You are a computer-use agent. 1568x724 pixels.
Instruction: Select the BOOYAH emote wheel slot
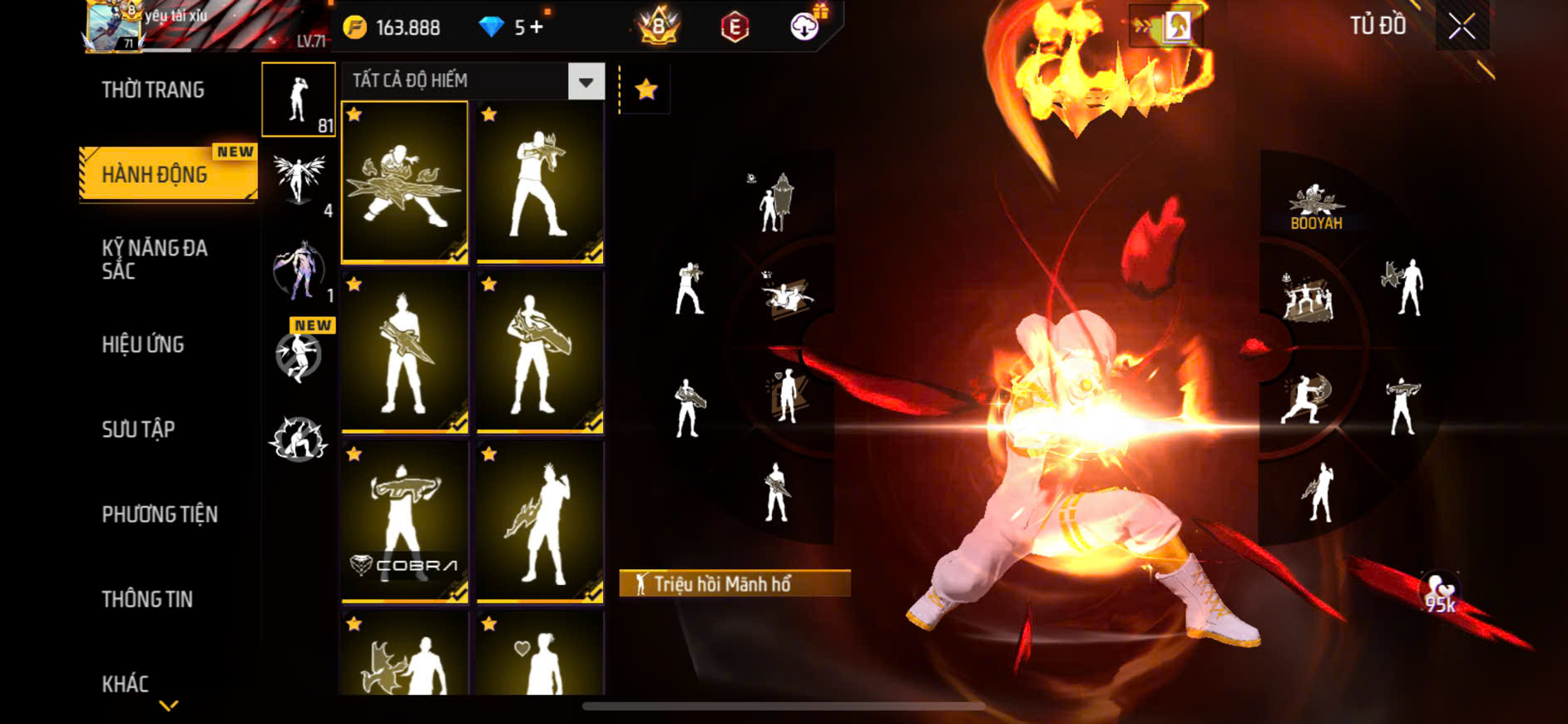pos(1316,206)
